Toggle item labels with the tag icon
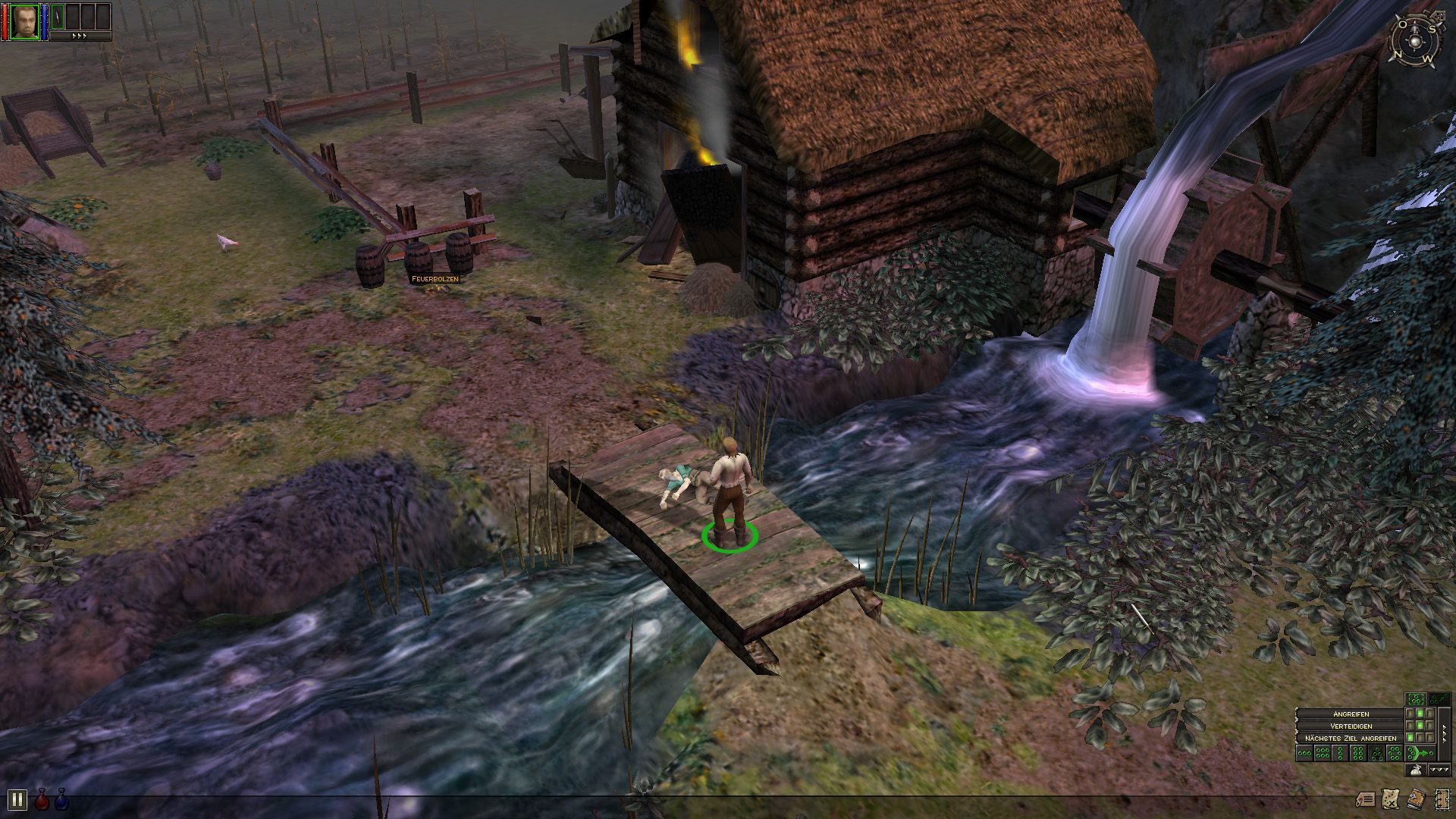1456x819 pixels. point(1365,799)
